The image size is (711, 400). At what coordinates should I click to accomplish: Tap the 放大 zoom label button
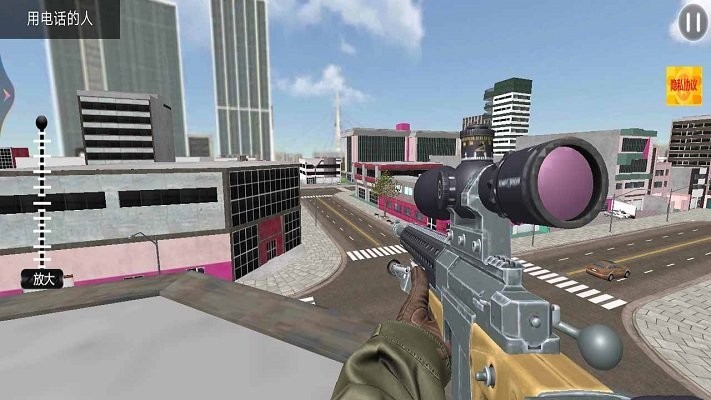[42, 280]
